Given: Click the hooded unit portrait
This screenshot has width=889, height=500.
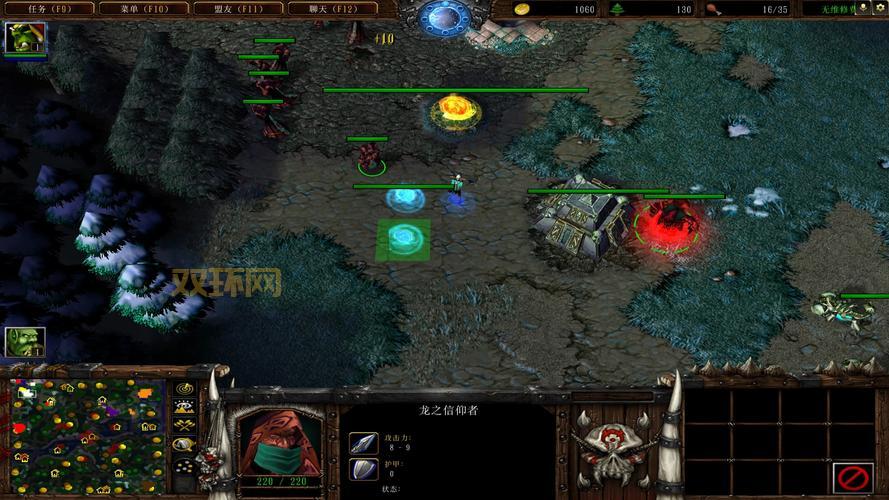Looking at the screenshot, I should pyautogui.click(x=280, y=440).
